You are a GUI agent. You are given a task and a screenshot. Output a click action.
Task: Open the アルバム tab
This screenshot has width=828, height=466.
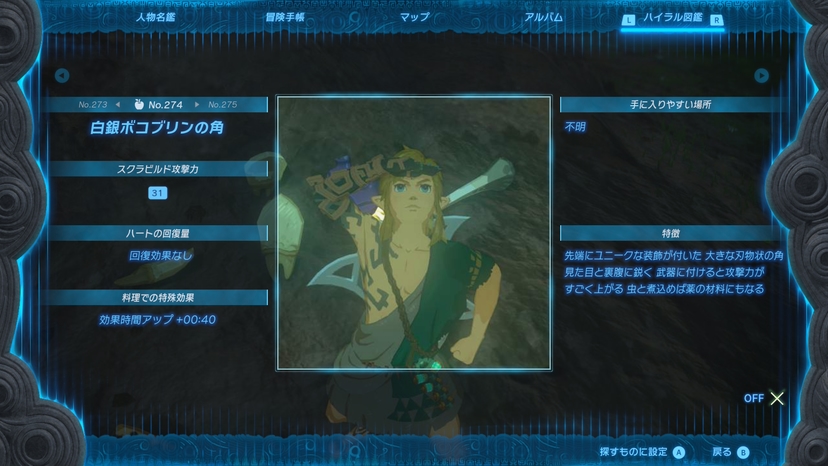[543, 17]
